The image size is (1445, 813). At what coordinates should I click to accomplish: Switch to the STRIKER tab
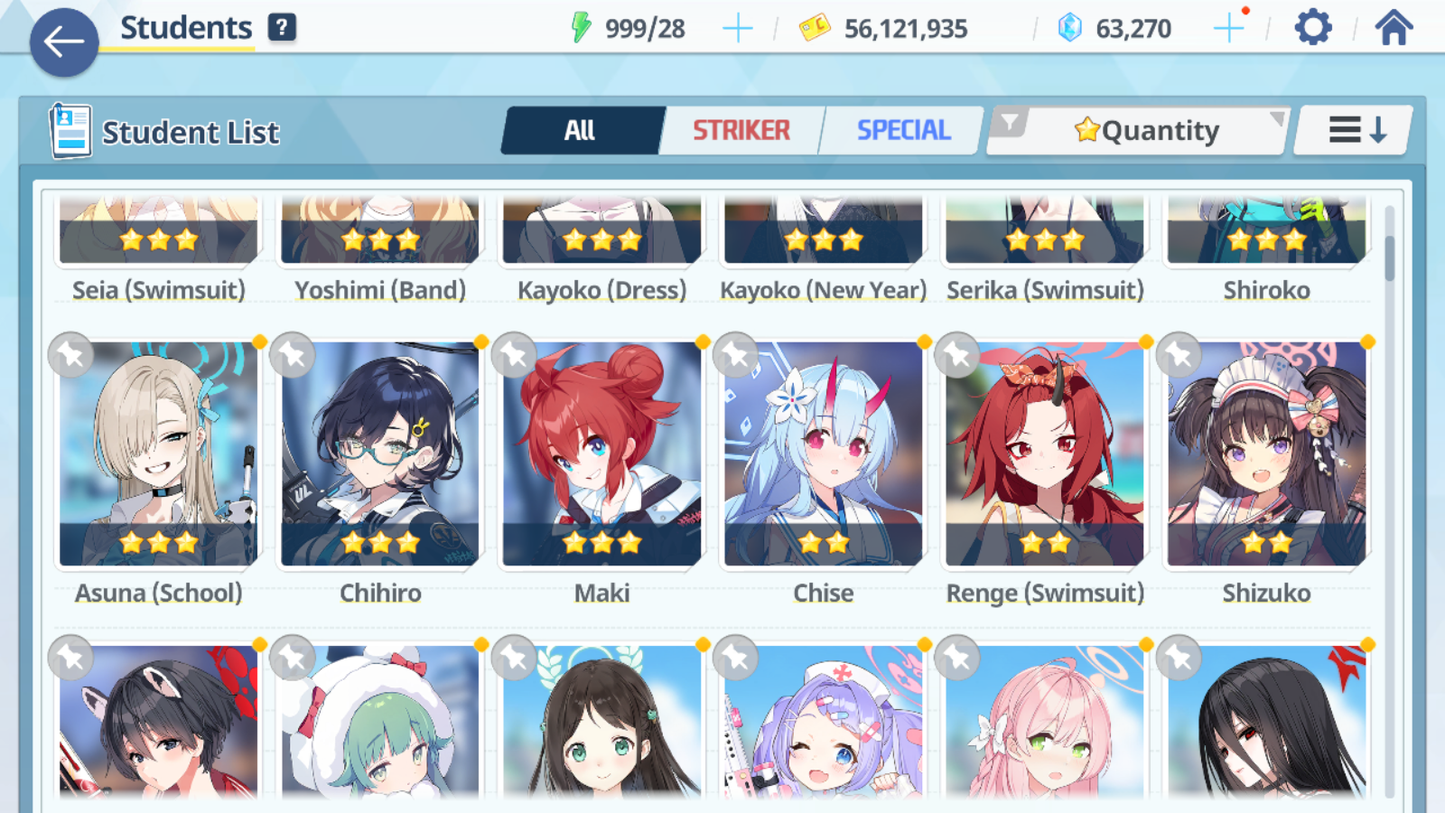point(740,130)
